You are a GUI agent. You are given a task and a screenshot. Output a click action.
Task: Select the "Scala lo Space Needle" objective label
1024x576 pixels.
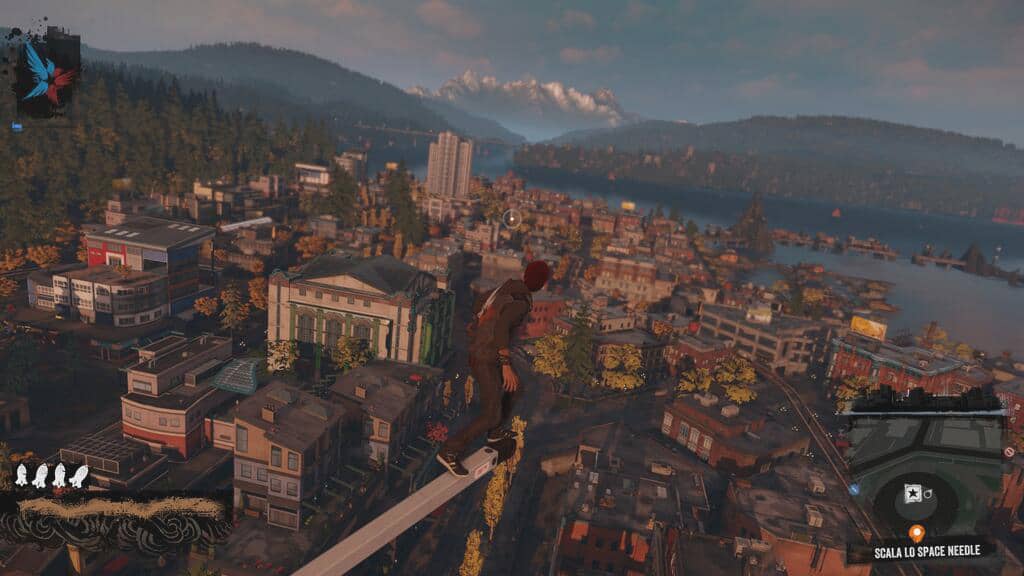click(x=921, y=551)
